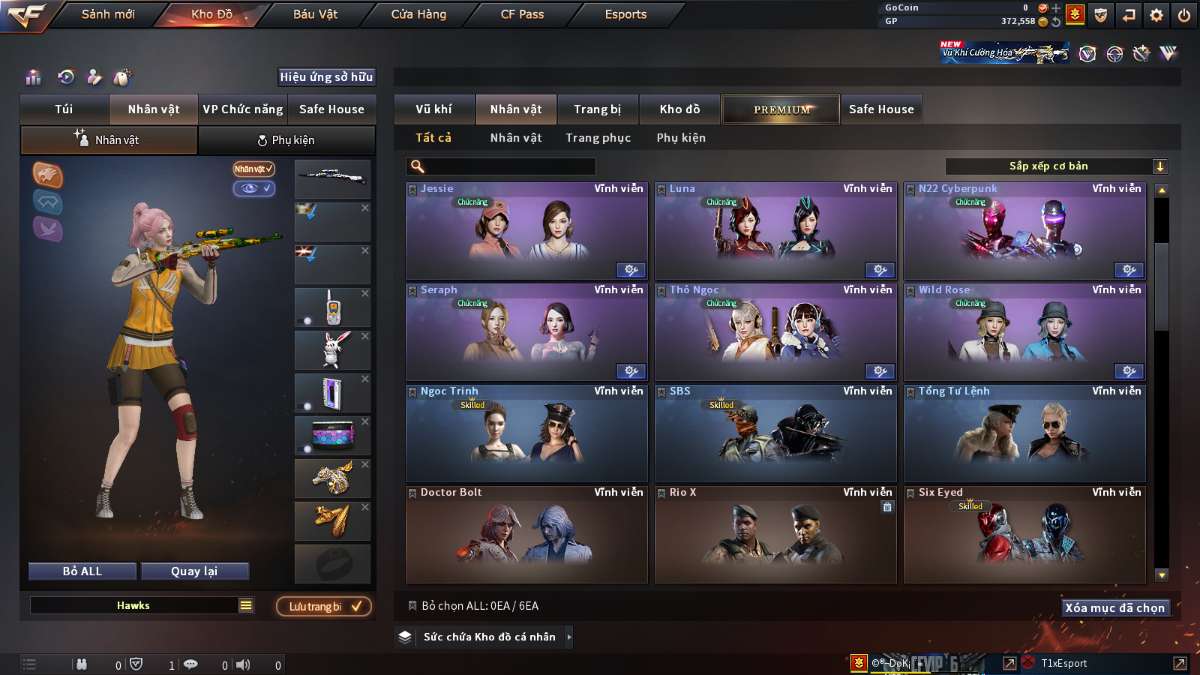
Task: Open the Esports menu
Action: (626, 15)
